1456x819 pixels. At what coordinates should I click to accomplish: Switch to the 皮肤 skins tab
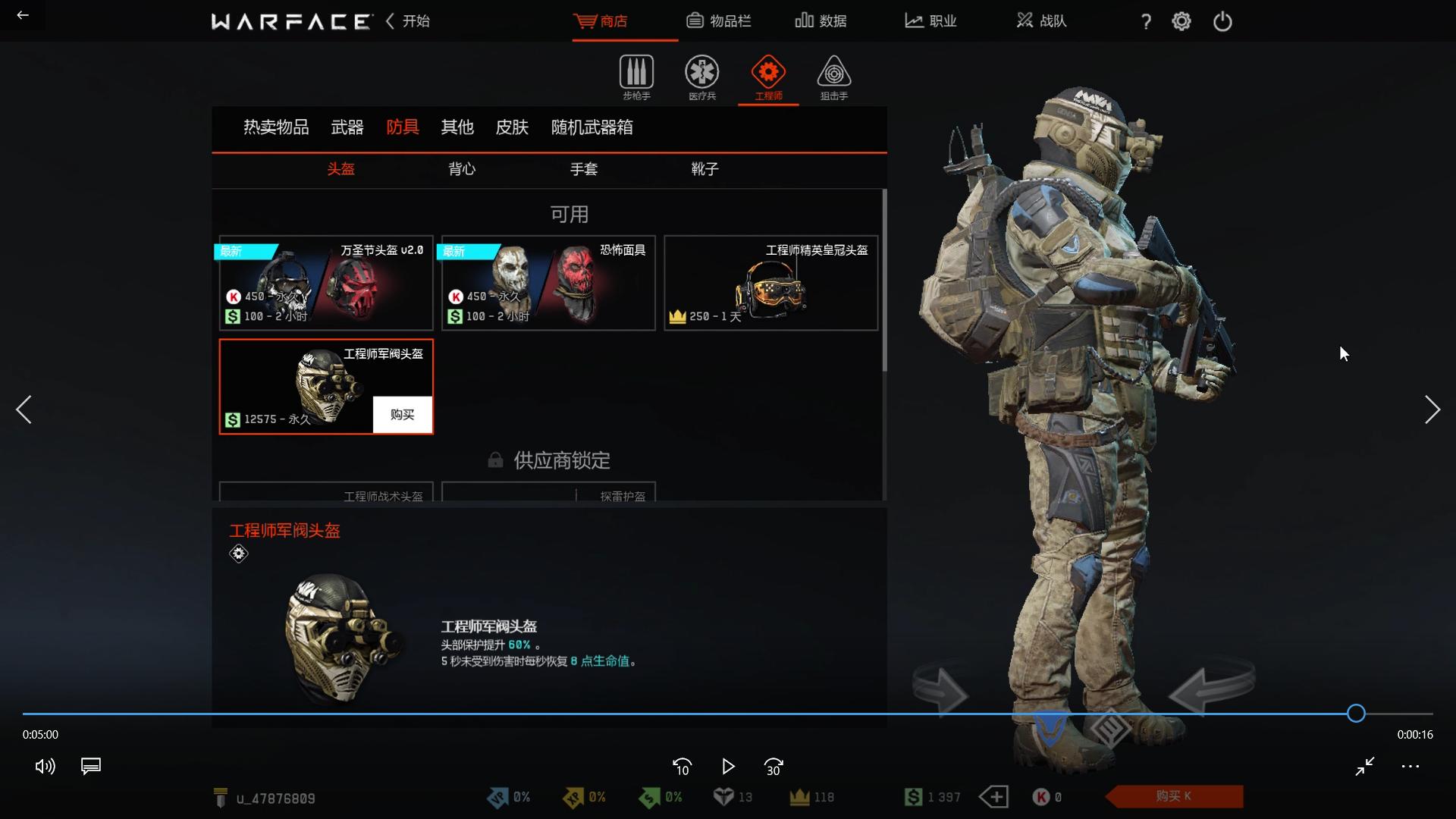tap(512, 127)
